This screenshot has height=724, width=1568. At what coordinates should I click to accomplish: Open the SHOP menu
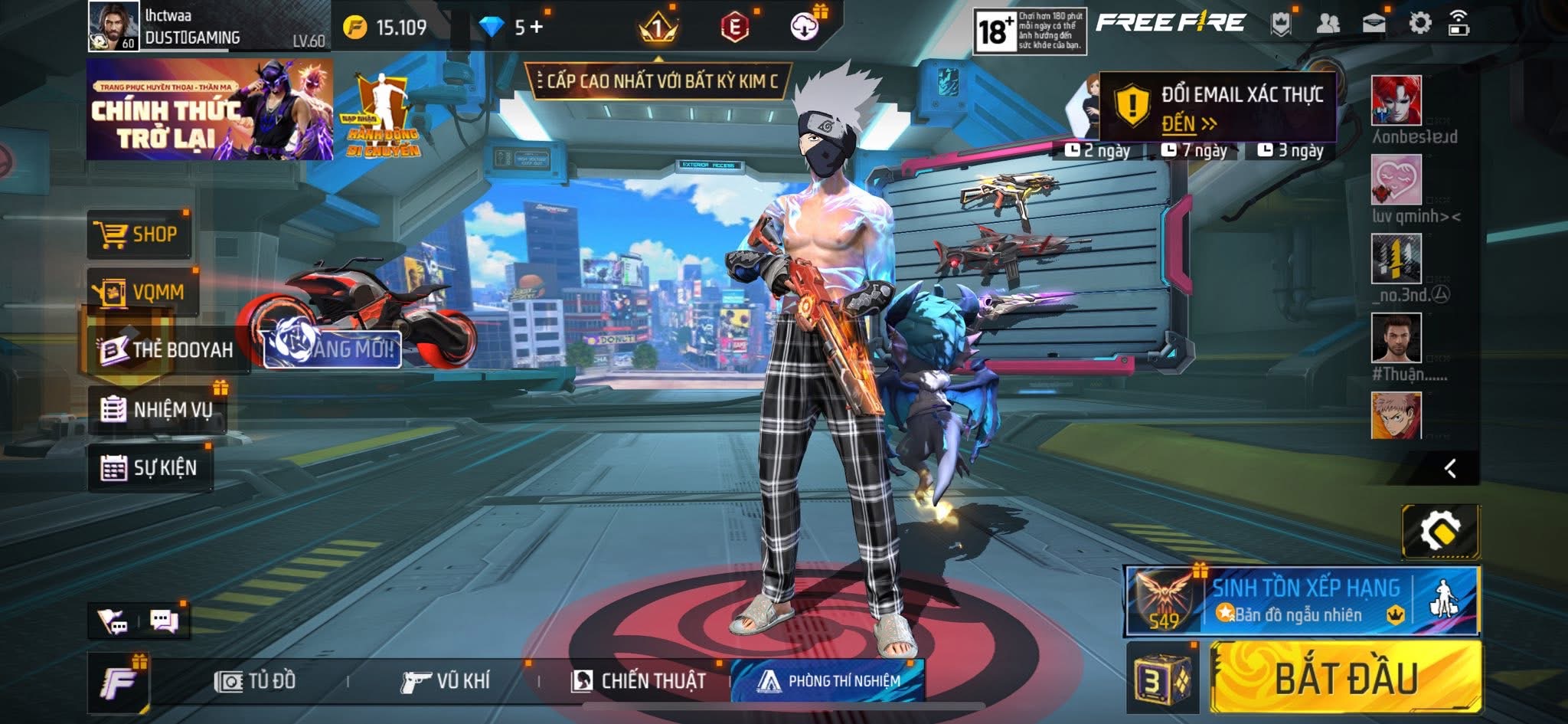point(138,234)
